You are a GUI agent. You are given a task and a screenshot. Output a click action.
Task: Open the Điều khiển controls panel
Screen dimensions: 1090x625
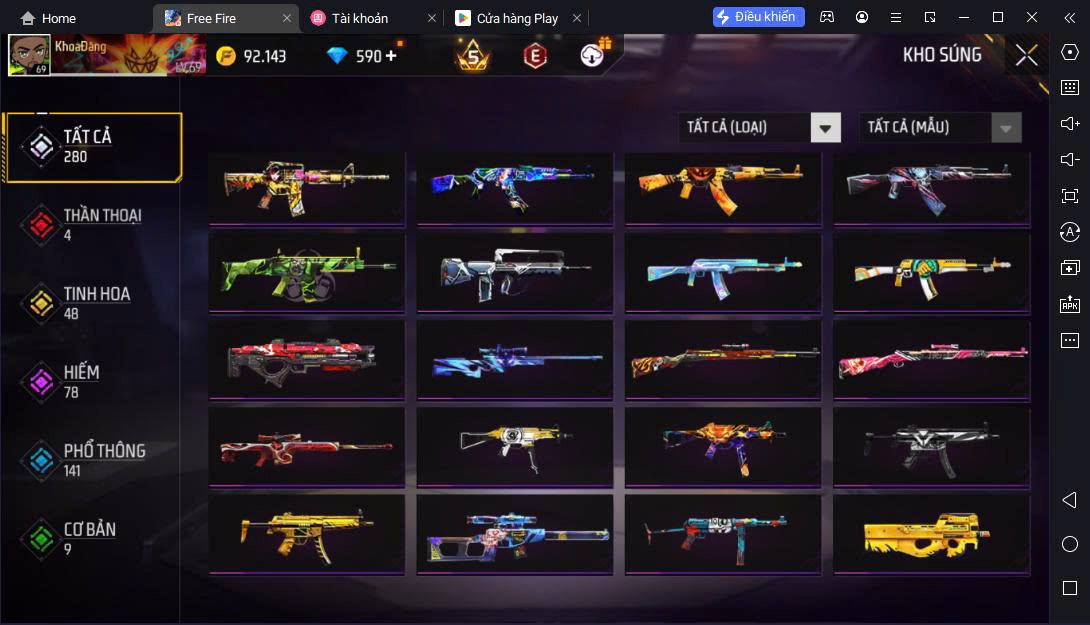point(758,17)
